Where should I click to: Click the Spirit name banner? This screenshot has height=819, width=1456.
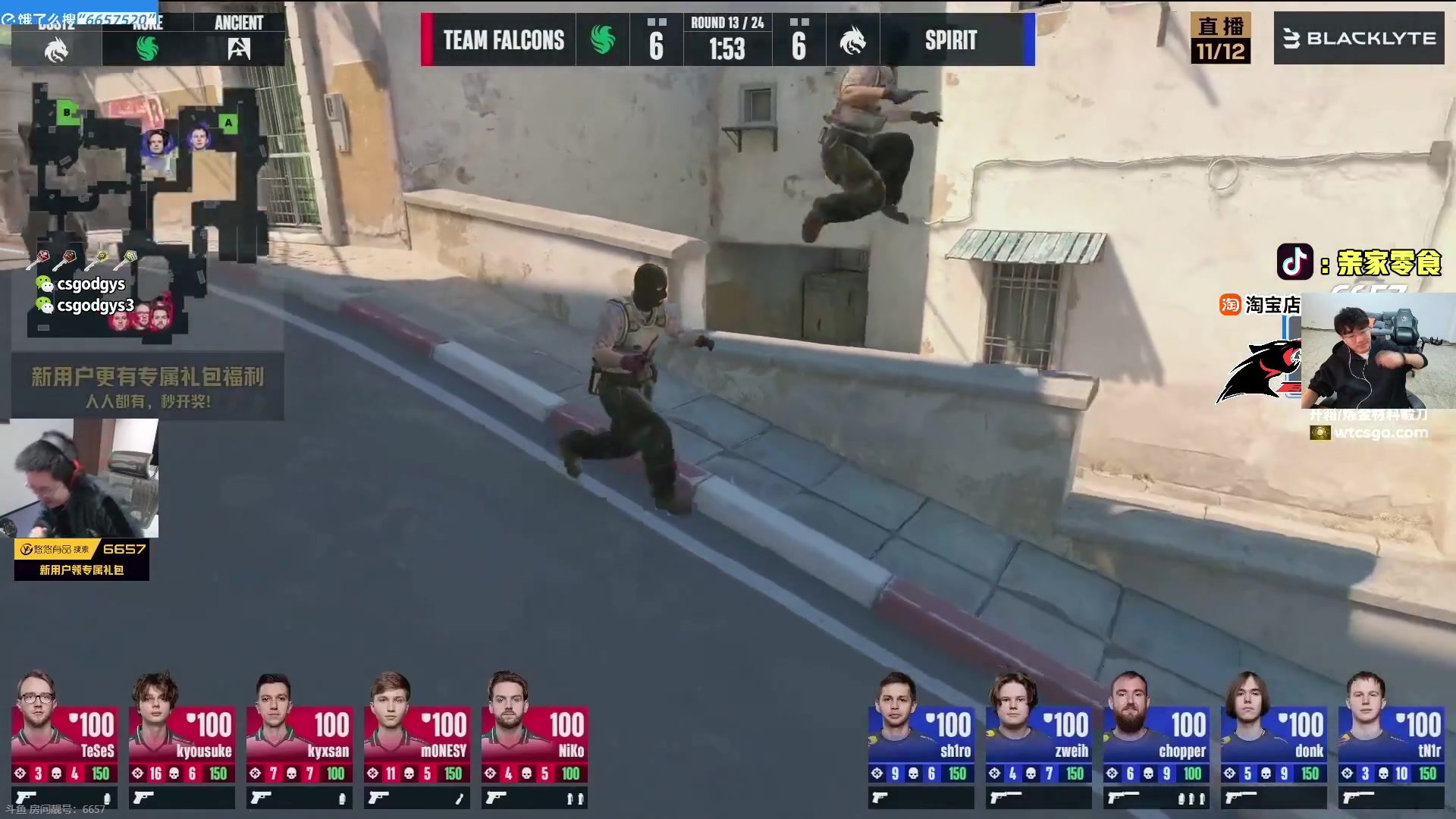point(950,40)
